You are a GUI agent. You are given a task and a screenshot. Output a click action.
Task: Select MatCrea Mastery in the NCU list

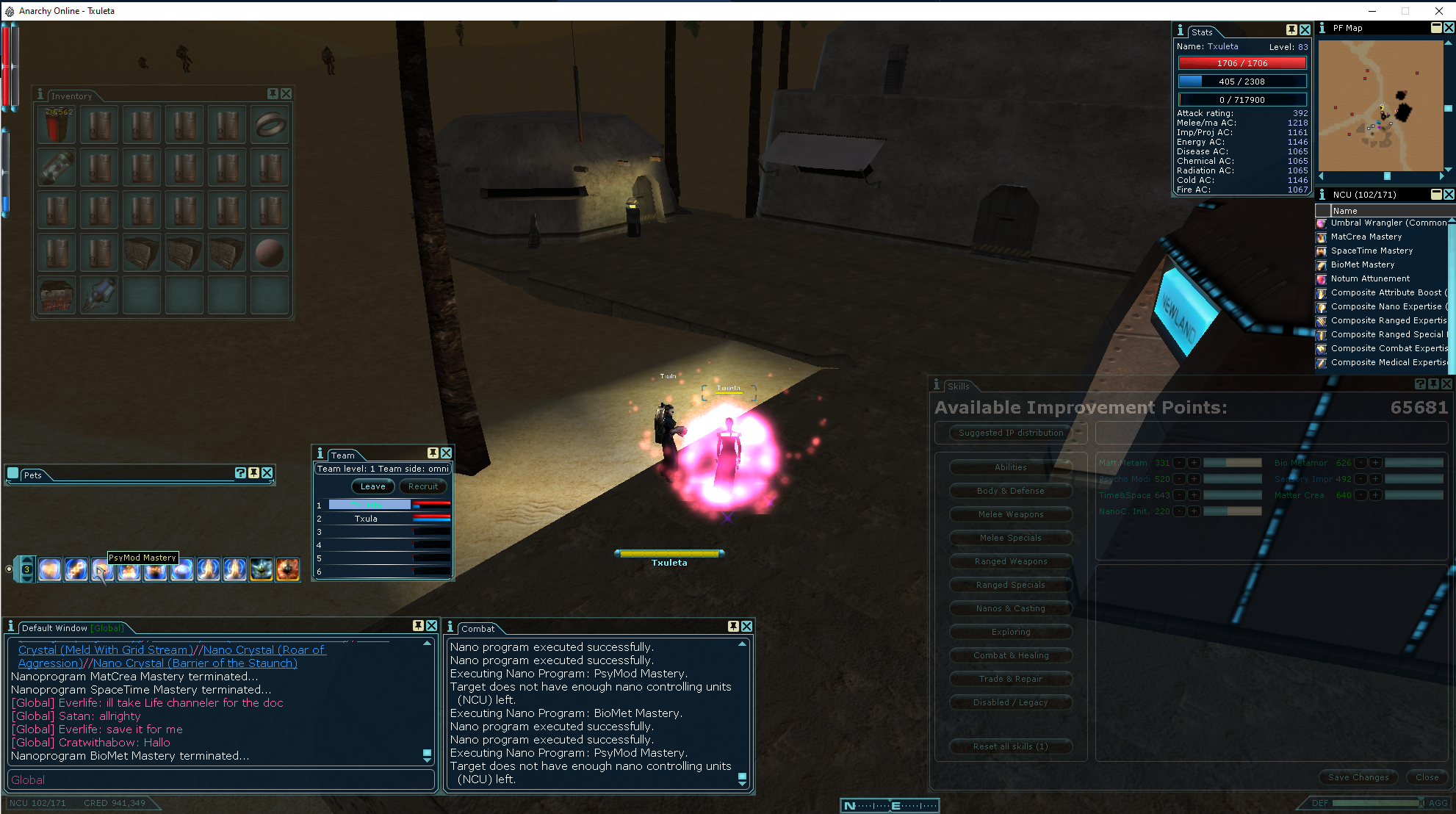point(1366,237)
